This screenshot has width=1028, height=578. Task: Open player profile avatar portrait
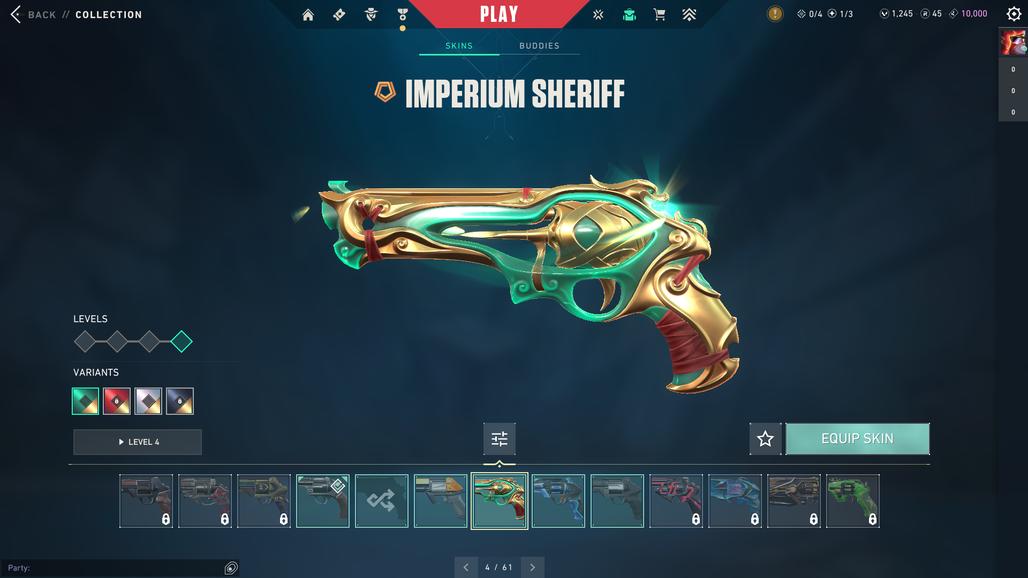[1012, 42]
